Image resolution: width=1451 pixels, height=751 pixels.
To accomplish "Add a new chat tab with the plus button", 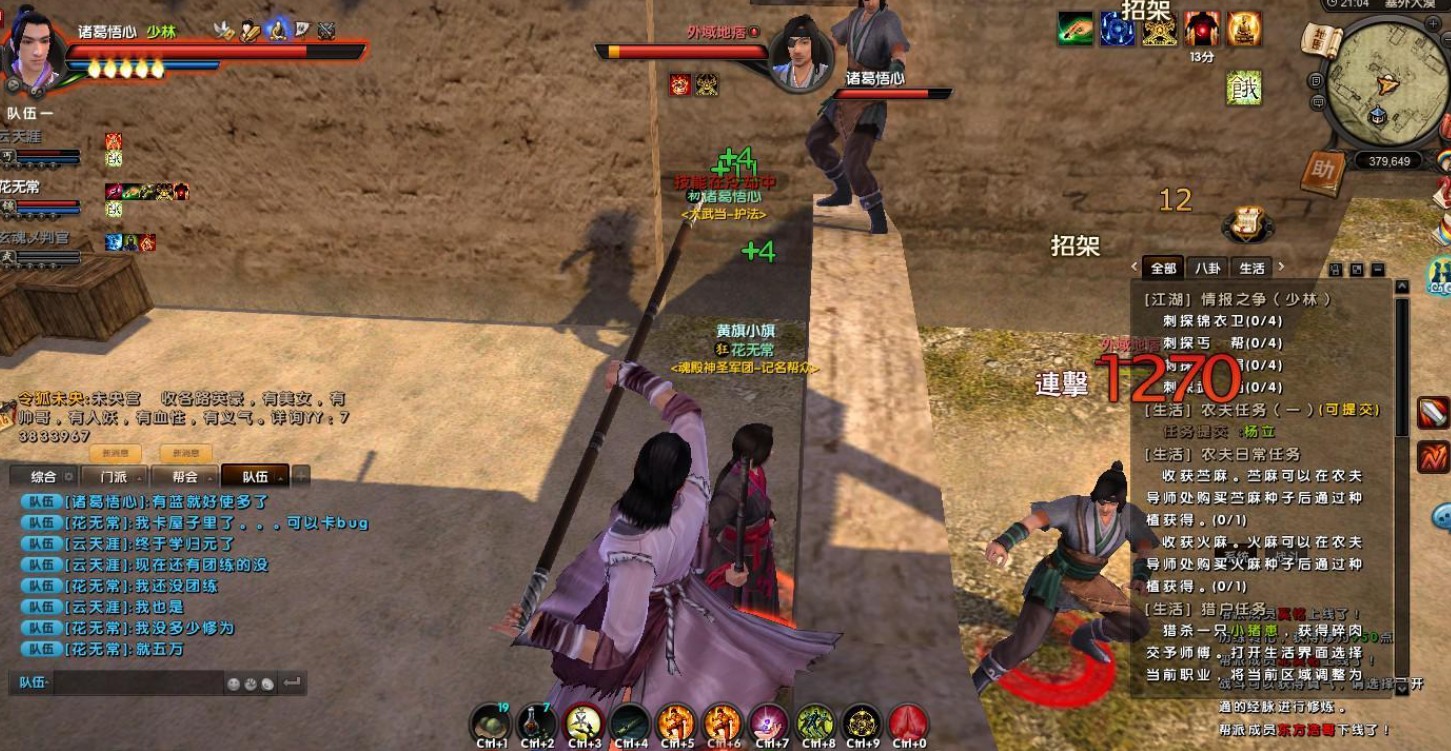I will [300, 477].
